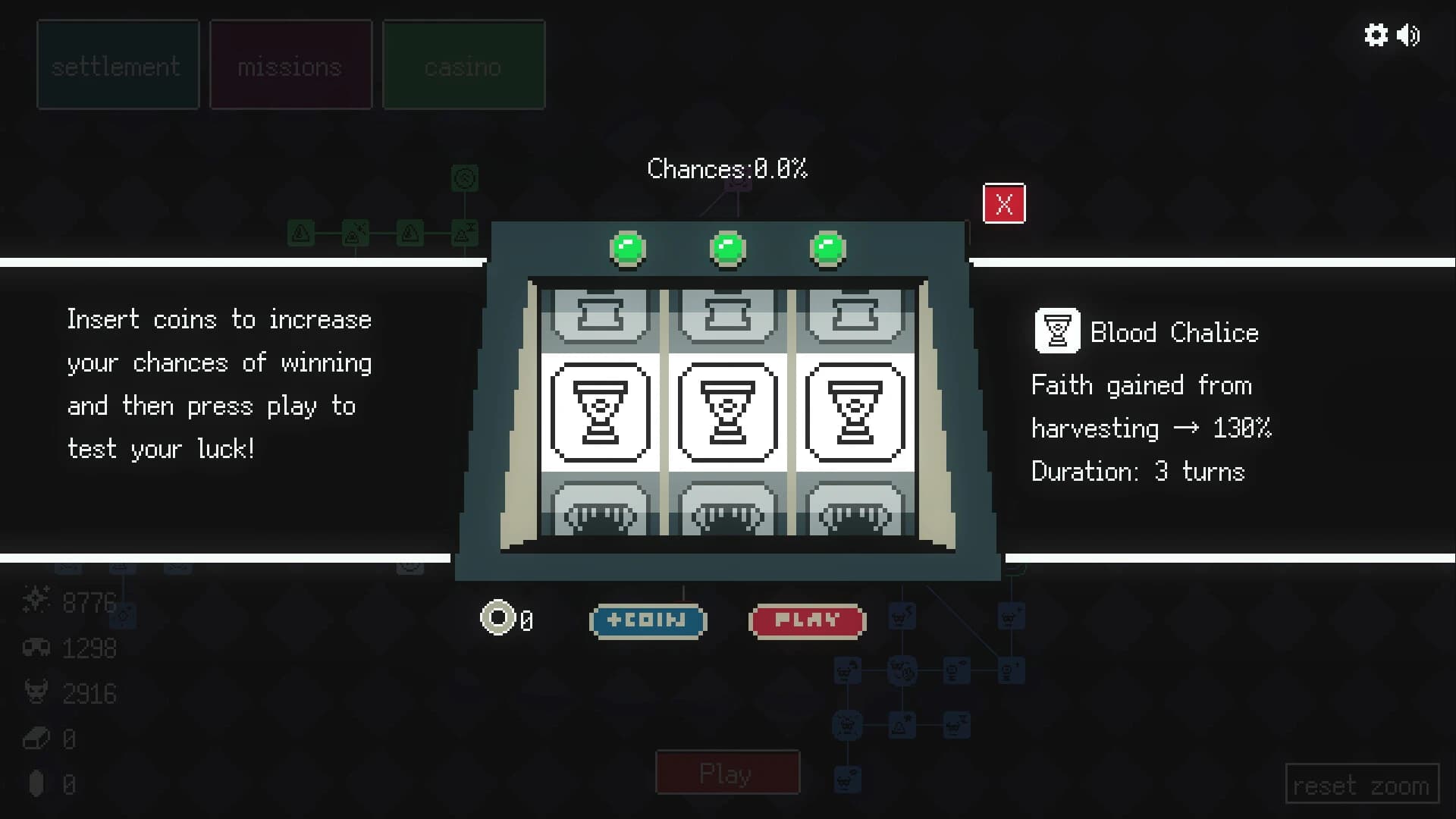Screen dimensions: 1456x819
Task: Click the Blood Chalice icon in the description panel
Action: pos(1057,331)
